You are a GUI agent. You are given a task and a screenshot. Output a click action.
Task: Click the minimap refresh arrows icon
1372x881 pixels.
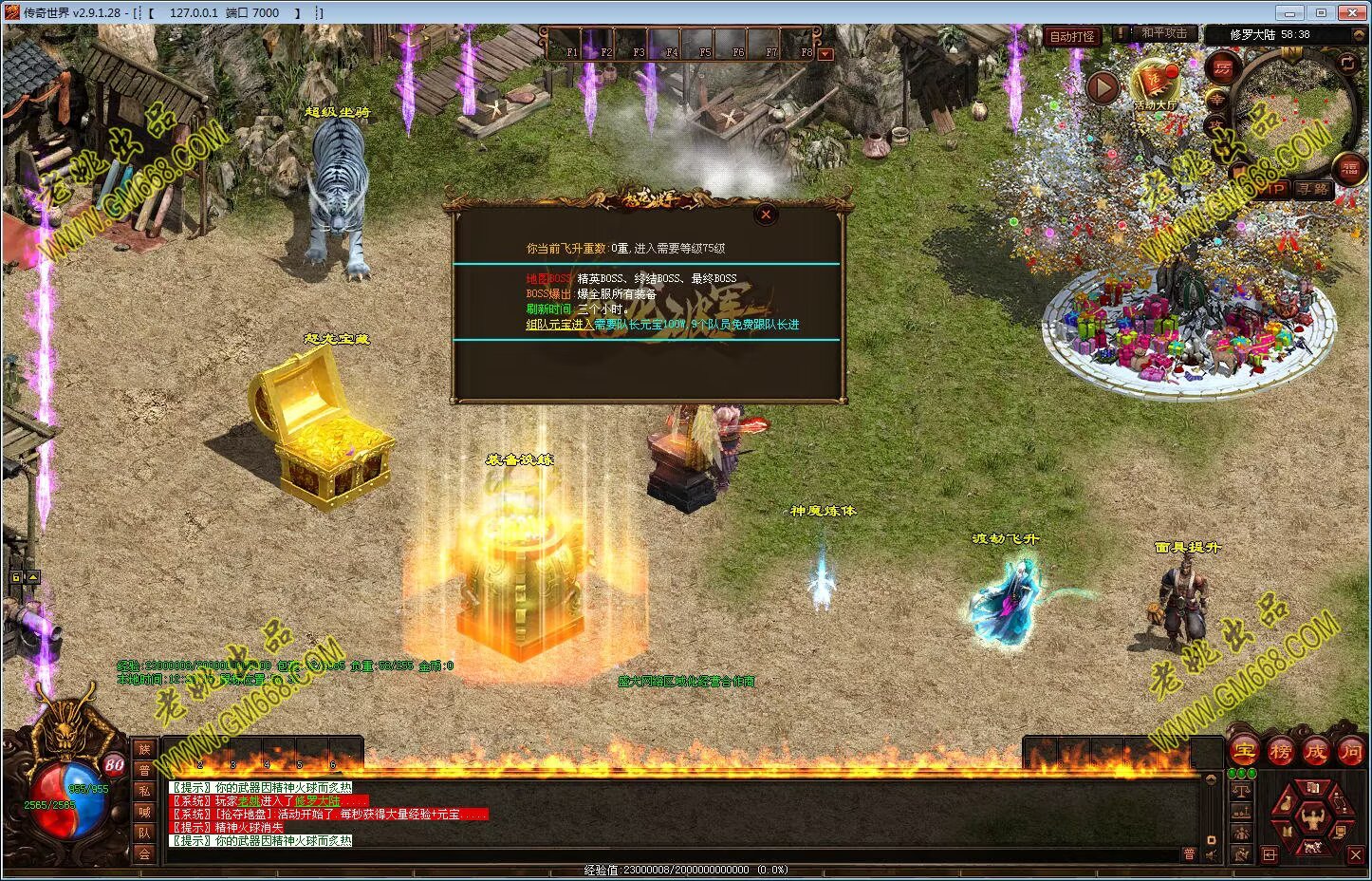(x=1347, y=64)
